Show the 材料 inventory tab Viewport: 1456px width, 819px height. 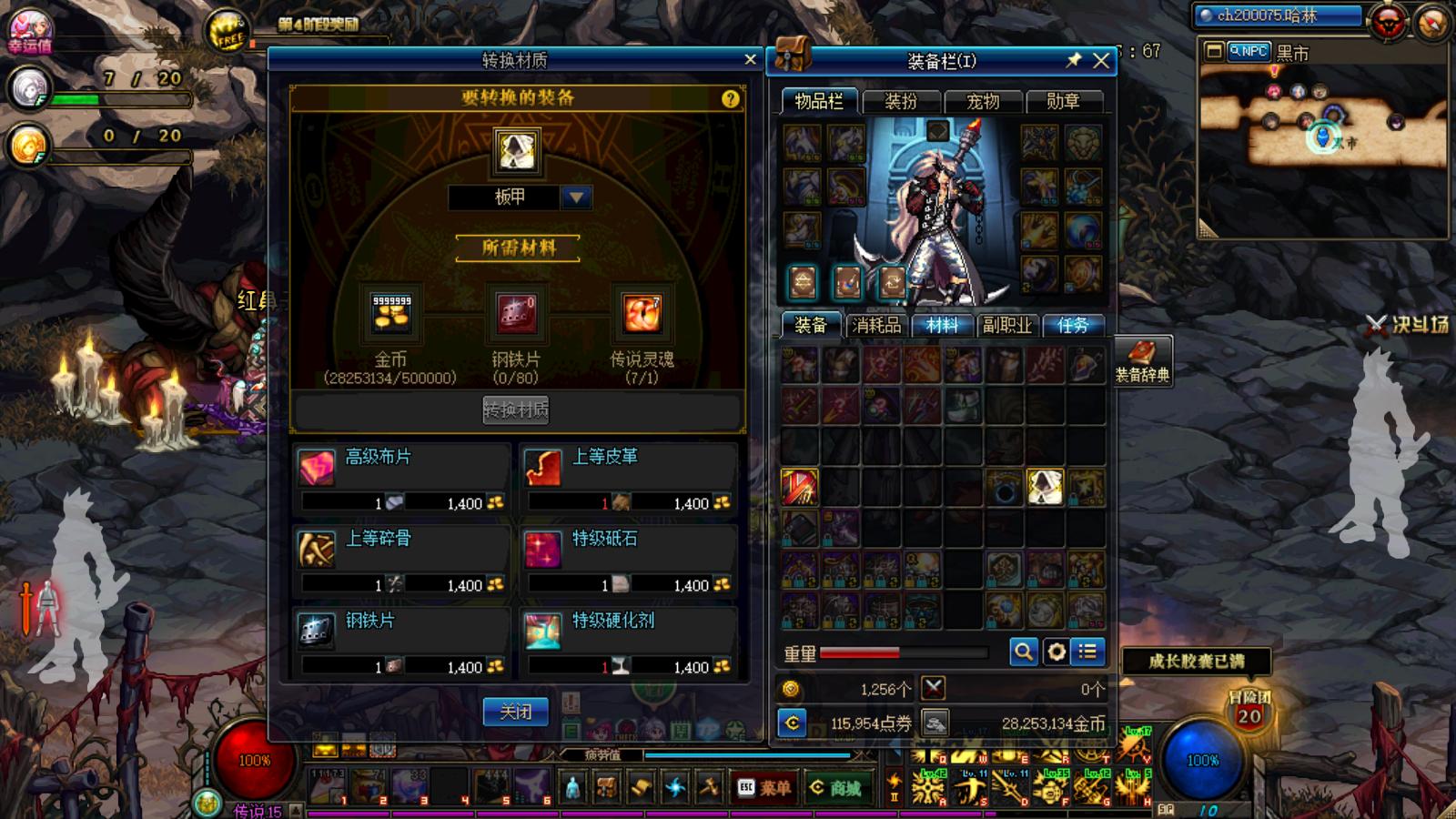[x=942, y=325]
